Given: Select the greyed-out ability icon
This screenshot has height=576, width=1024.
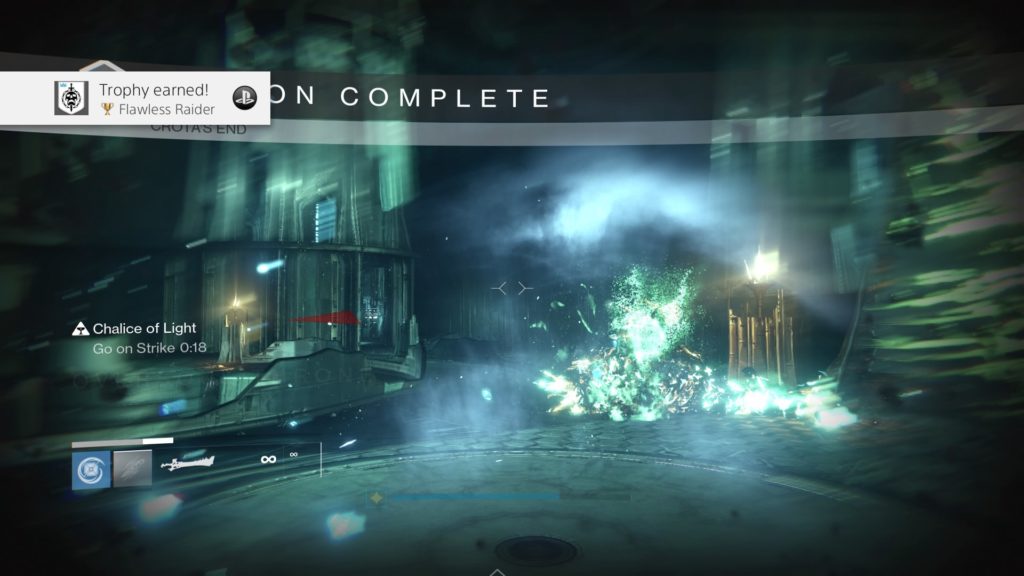Looking at the screenshot, I should click(x=133, y=469).
